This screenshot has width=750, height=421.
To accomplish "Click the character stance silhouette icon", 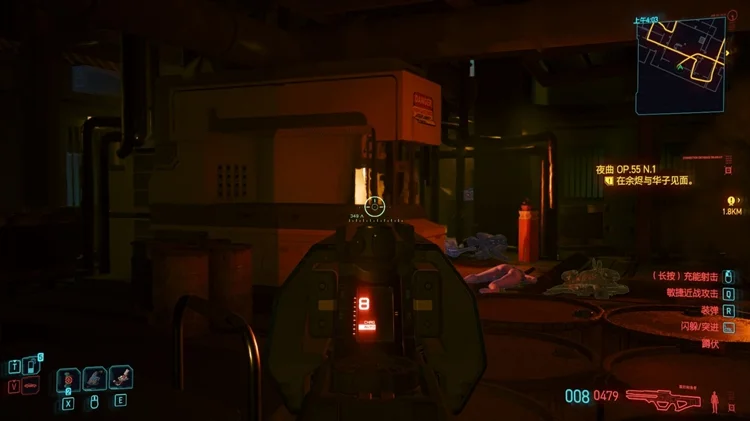I will click(x=714, y=401).
